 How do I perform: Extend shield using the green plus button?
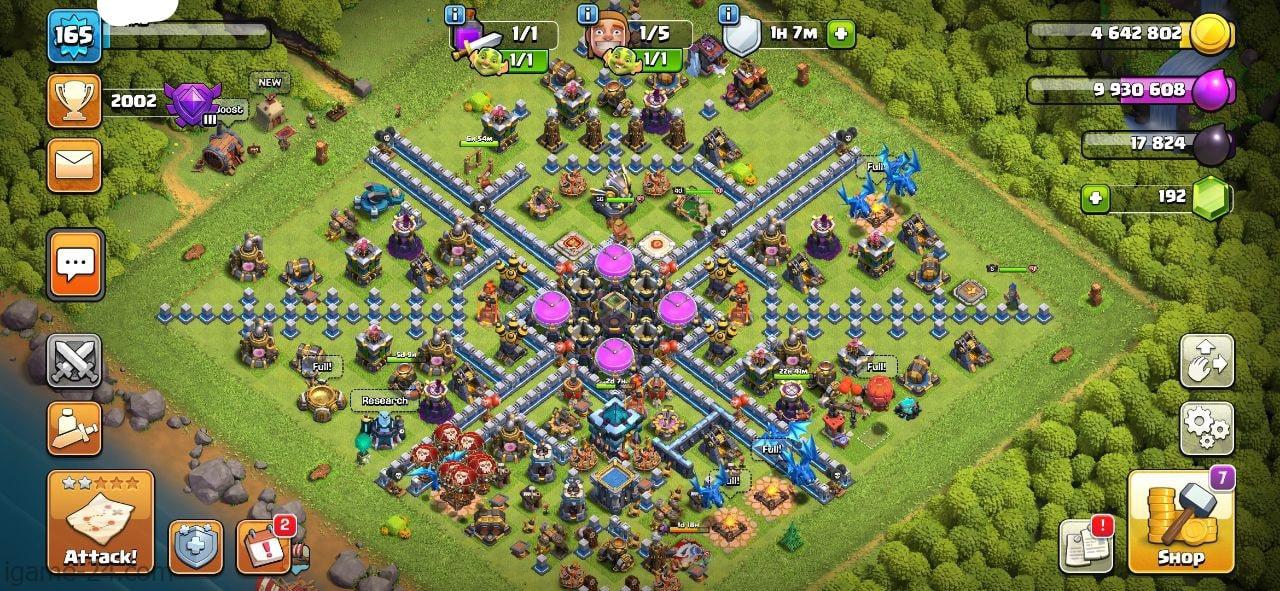click(x=840, y=33)
